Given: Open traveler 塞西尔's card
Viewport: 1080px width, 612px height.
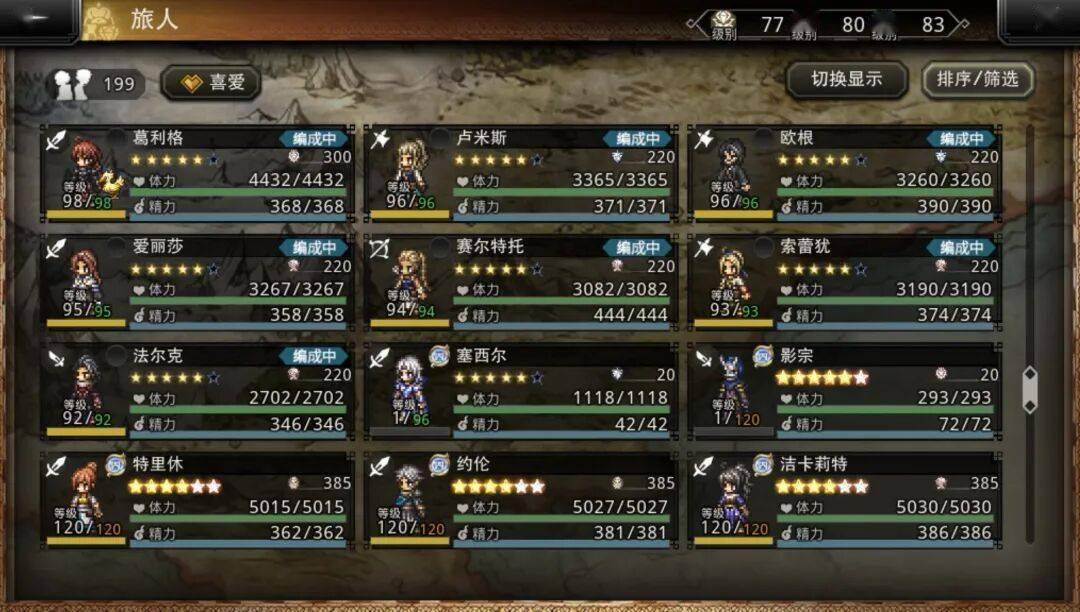Looking at the screenshot, I should (x=520, y=391).
